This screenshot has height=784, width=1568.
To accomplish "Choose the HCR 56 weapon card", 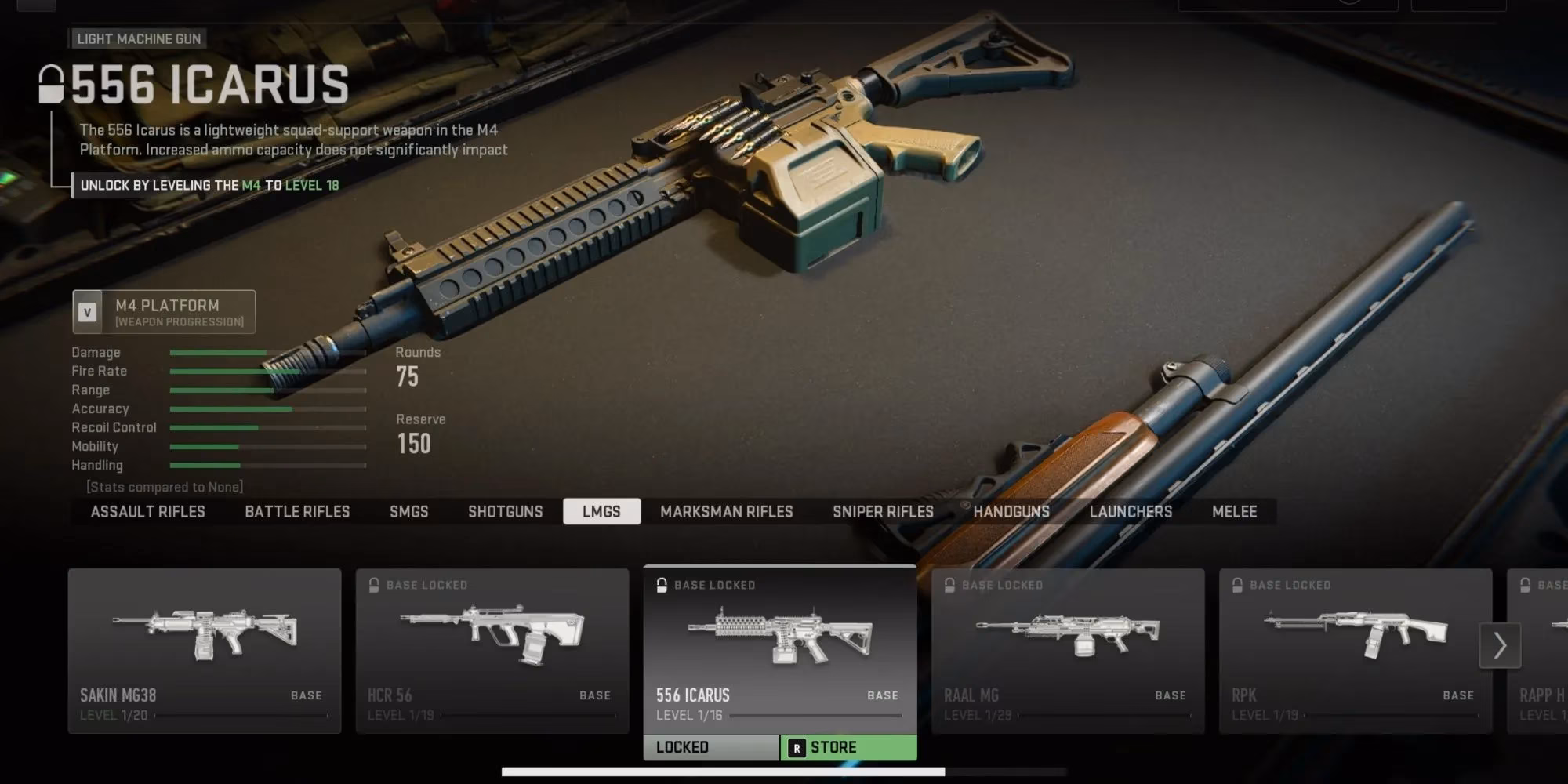I will (x=492, y=651).
